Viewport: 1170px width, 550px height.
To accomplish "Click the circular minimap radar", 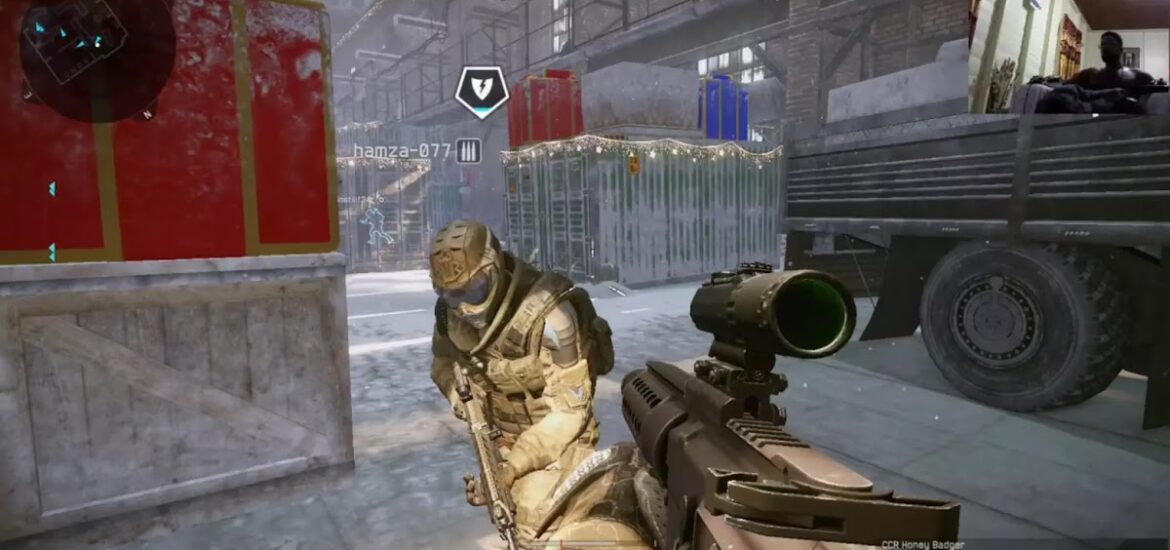I will (97, 55).
